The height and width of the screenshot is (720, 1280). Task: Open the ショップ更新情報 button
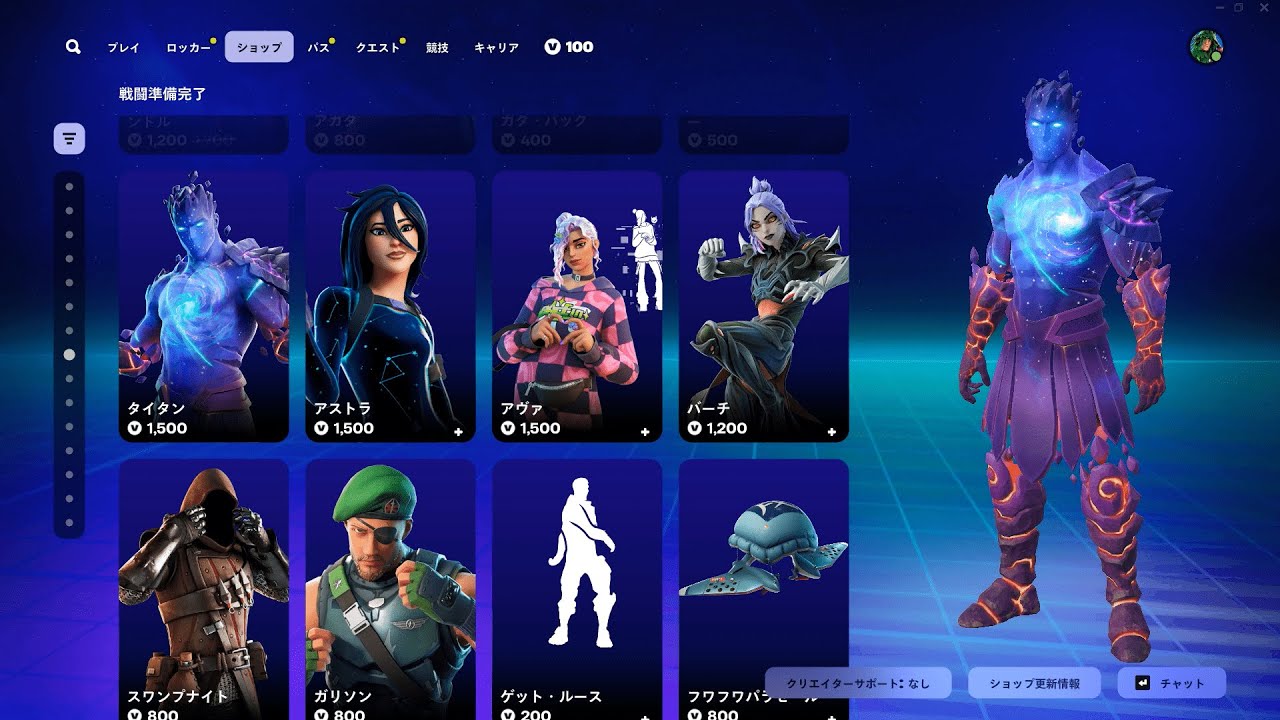pyautogui.click(x=1034, y=684)
